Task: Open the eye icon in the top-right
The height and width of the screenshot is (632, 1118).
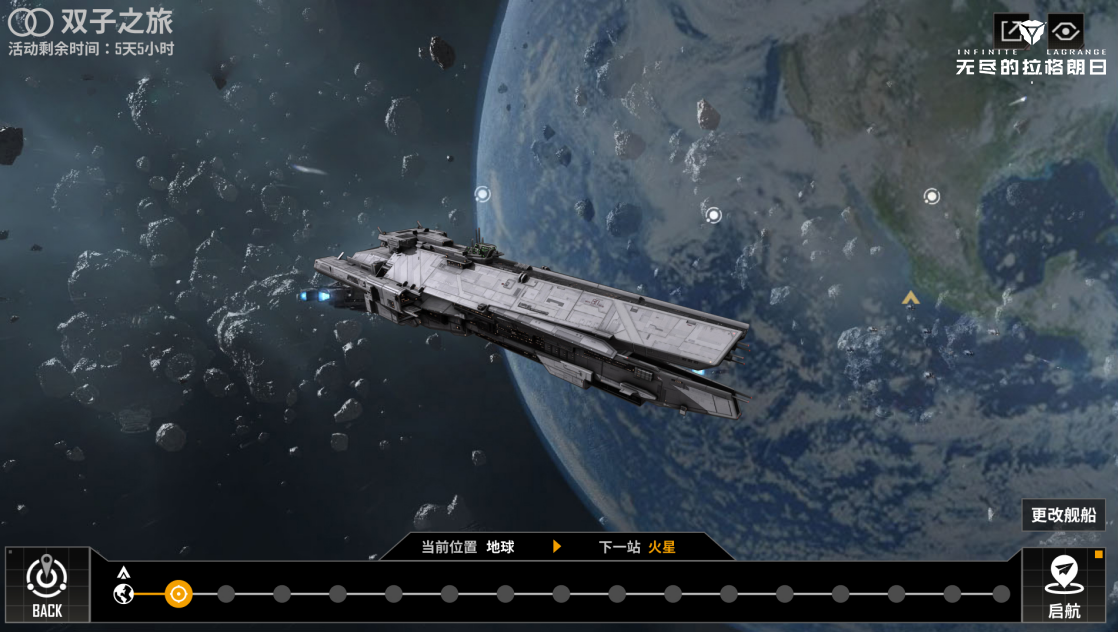Action: tap(1066, 31)
